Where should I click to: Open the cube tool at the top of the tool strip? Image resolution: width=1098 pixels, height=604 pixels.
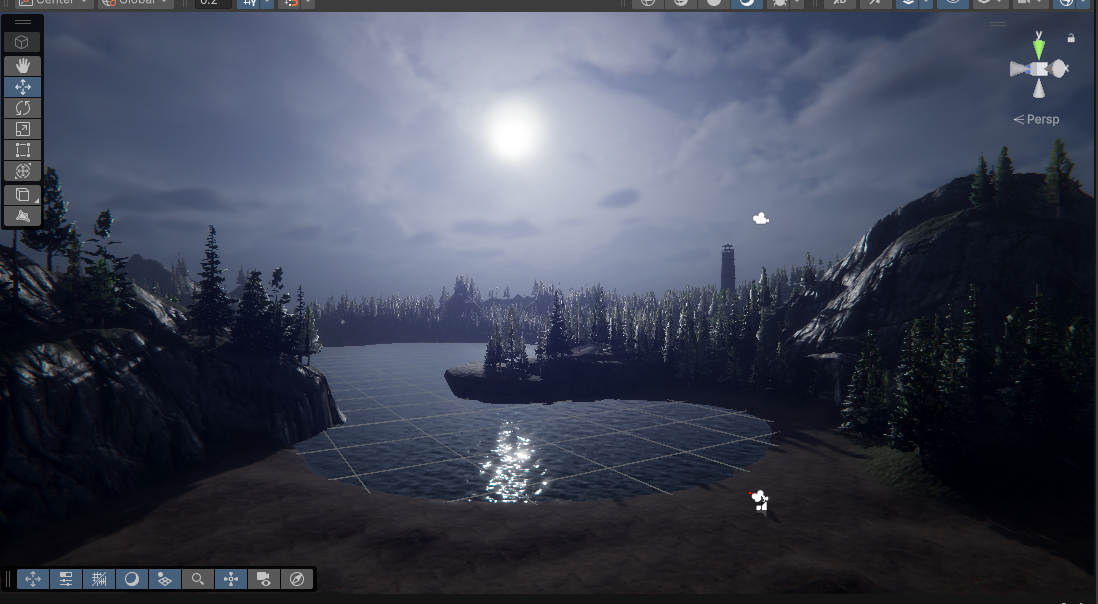[23, 42]
